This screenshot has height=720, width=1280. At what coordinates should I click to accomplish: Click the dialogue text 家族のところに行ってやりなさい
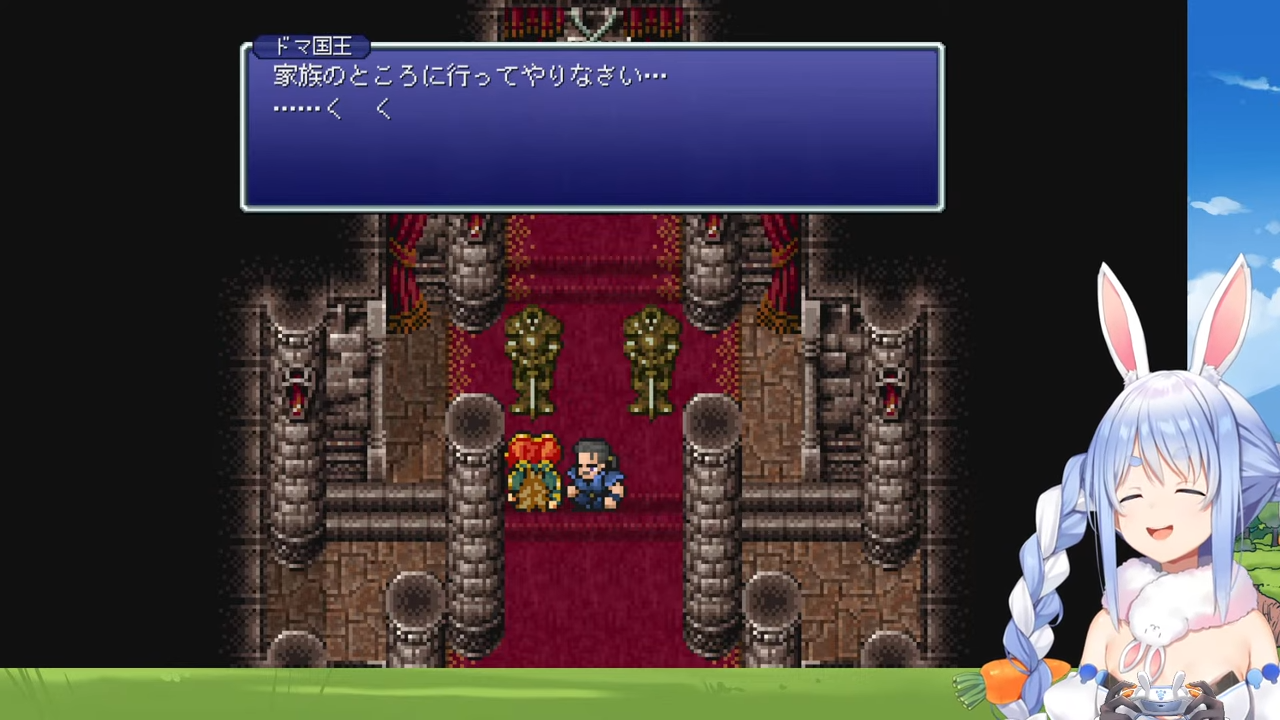tap(468, 75)
